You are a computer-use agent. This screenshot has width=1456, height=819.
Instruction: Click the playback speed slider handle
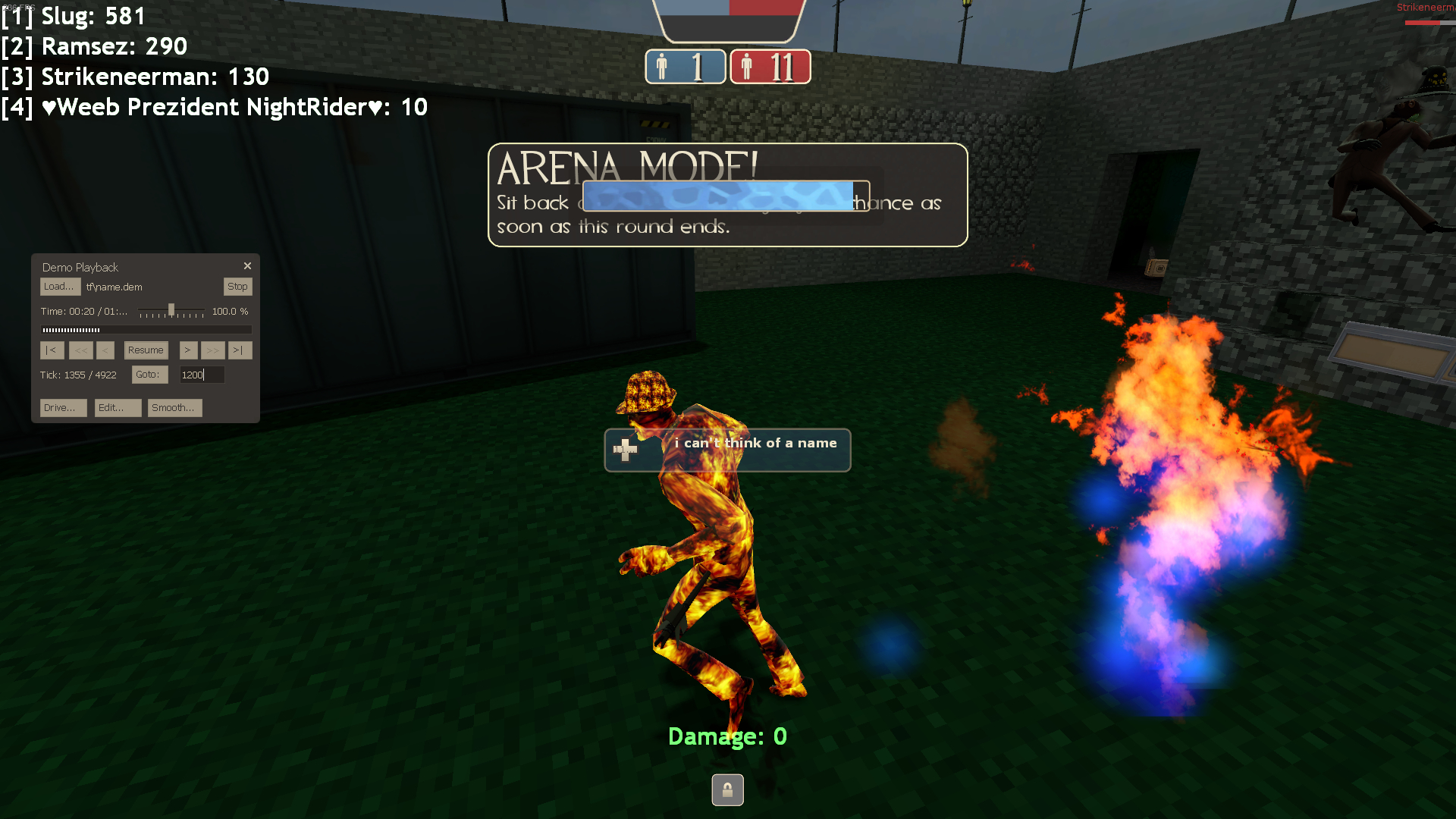(x=171, y=309)
